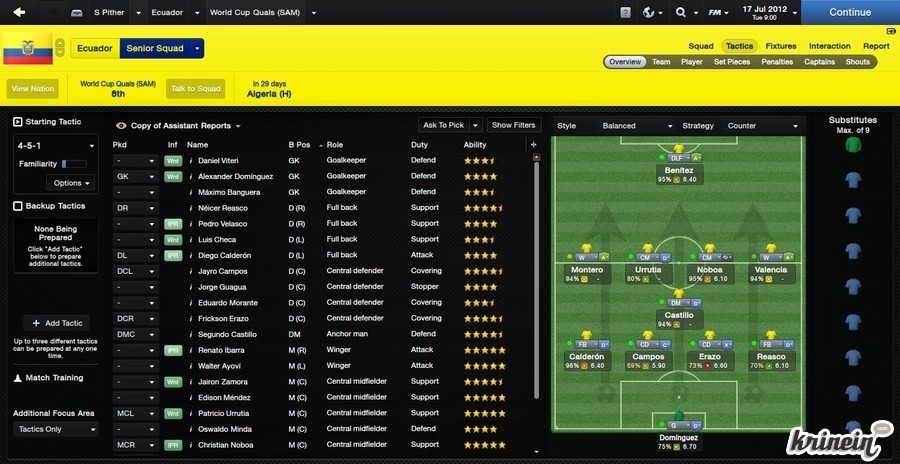Toggle the Backup Tactics checkbox
Screen dimensions: 900x464
tap(18, 206)
